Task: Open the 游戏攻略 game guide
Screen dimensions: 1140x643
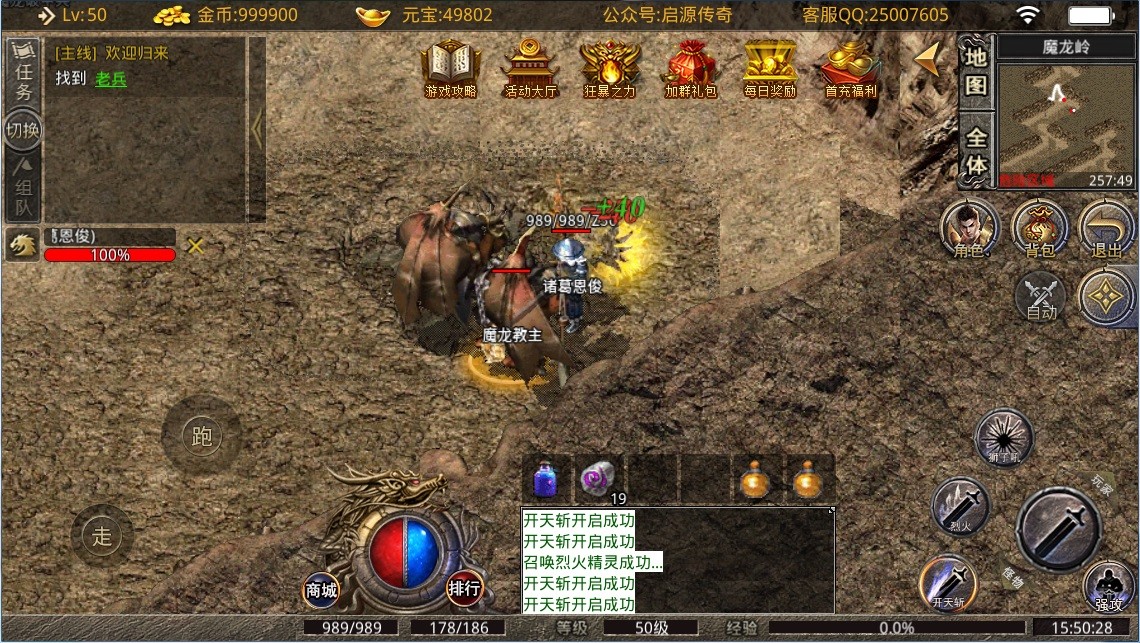Action: [450, 68]
